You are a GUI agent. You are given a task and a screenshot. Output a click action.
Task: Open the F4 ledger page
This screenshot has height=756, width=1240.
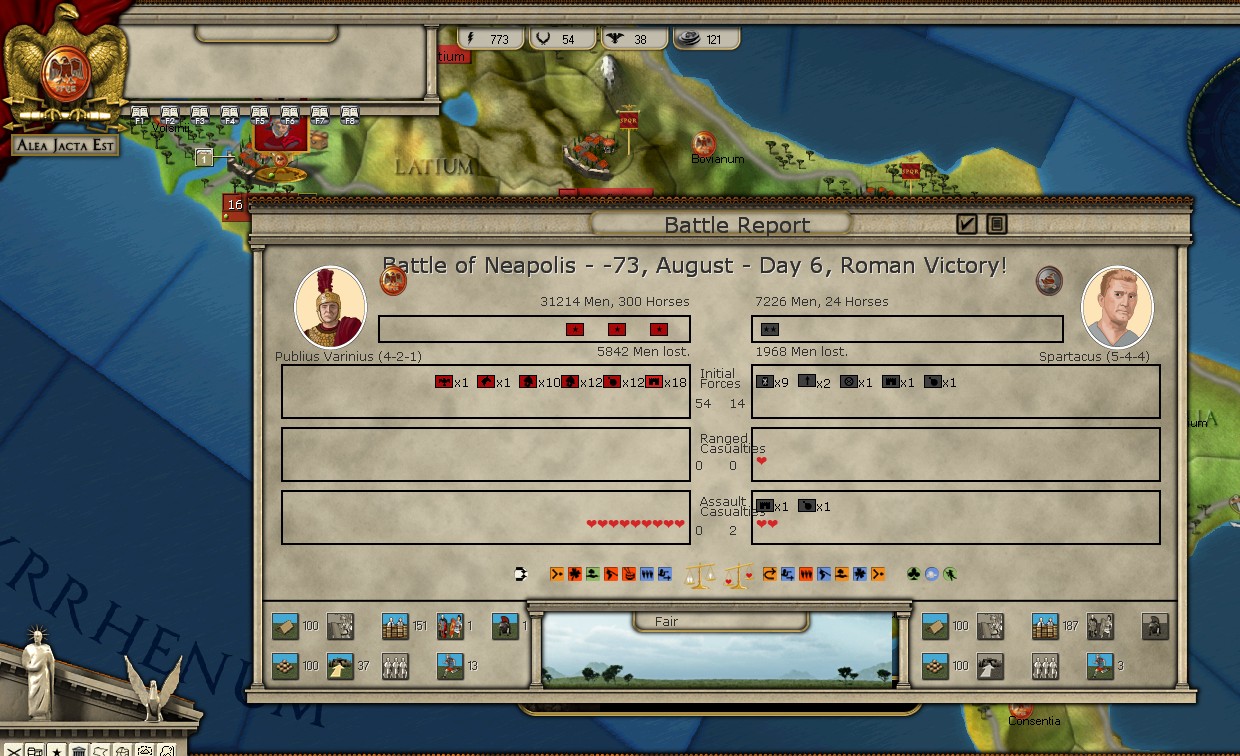pyautogui.click(x=229, y=115)
